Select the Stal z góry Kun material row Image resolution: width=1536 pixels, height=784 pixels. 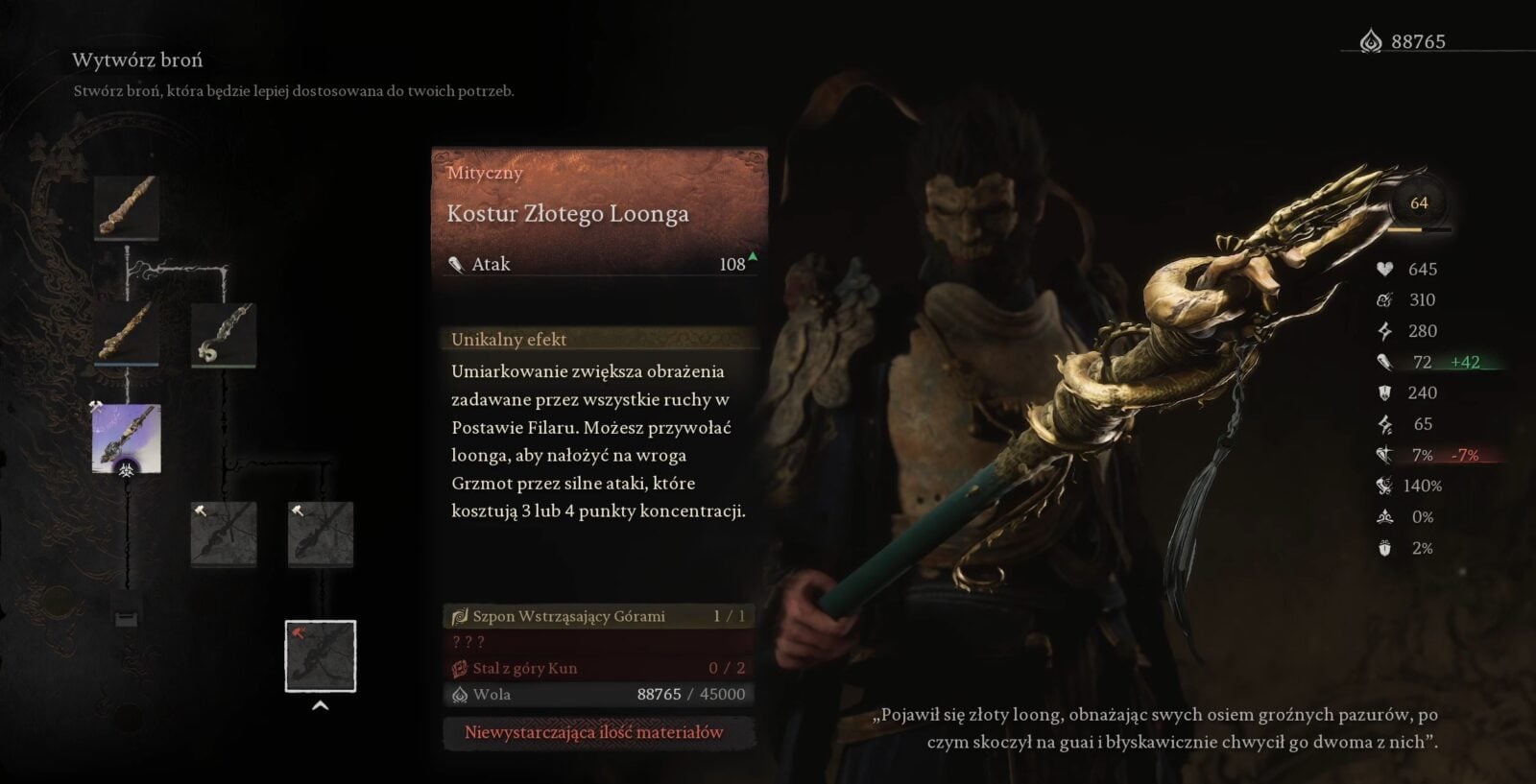pyautogui.click(x=598, y=668)
